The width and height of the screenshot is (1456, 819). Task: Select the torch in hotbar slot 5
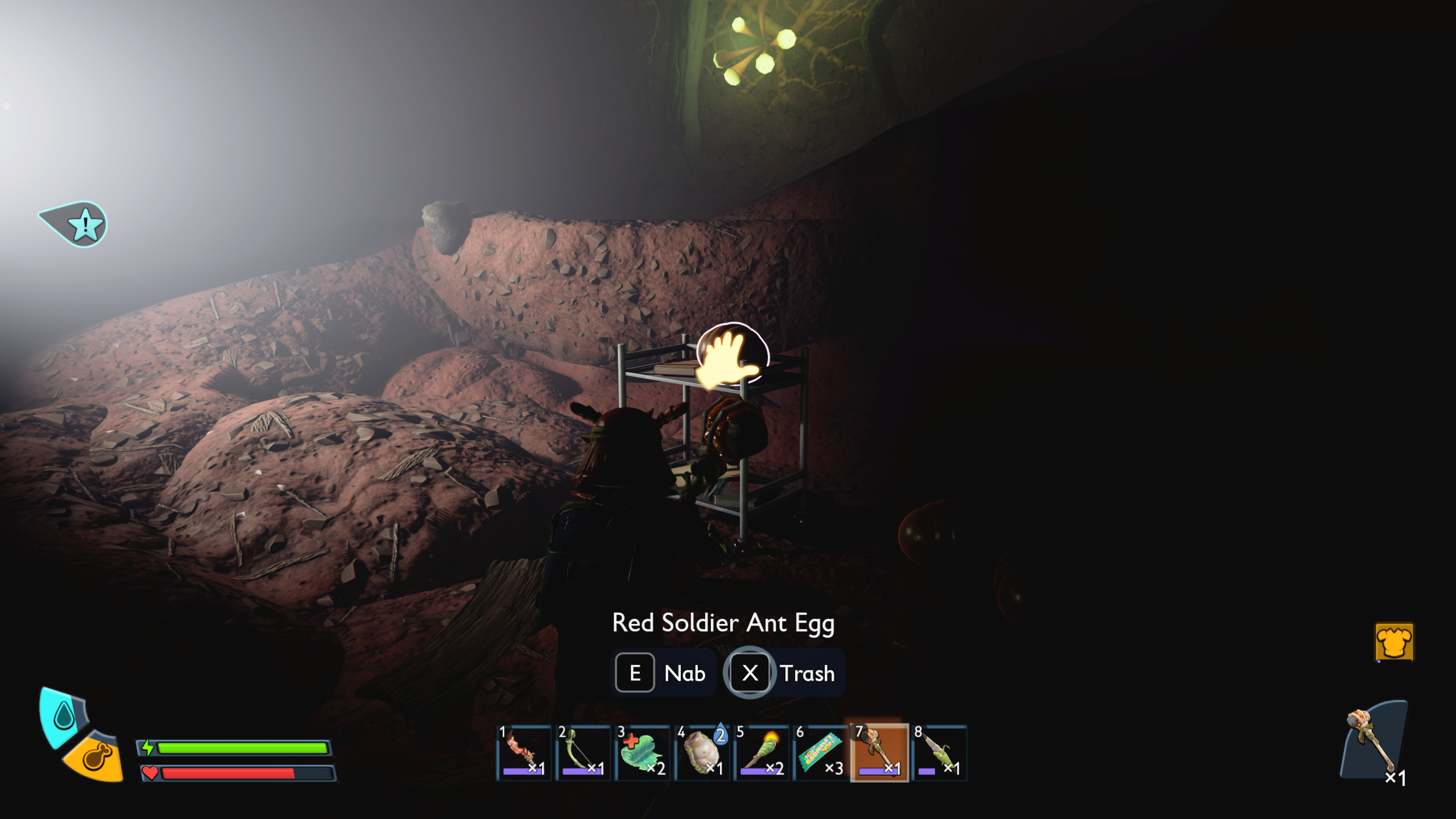[x=762, y=751]
